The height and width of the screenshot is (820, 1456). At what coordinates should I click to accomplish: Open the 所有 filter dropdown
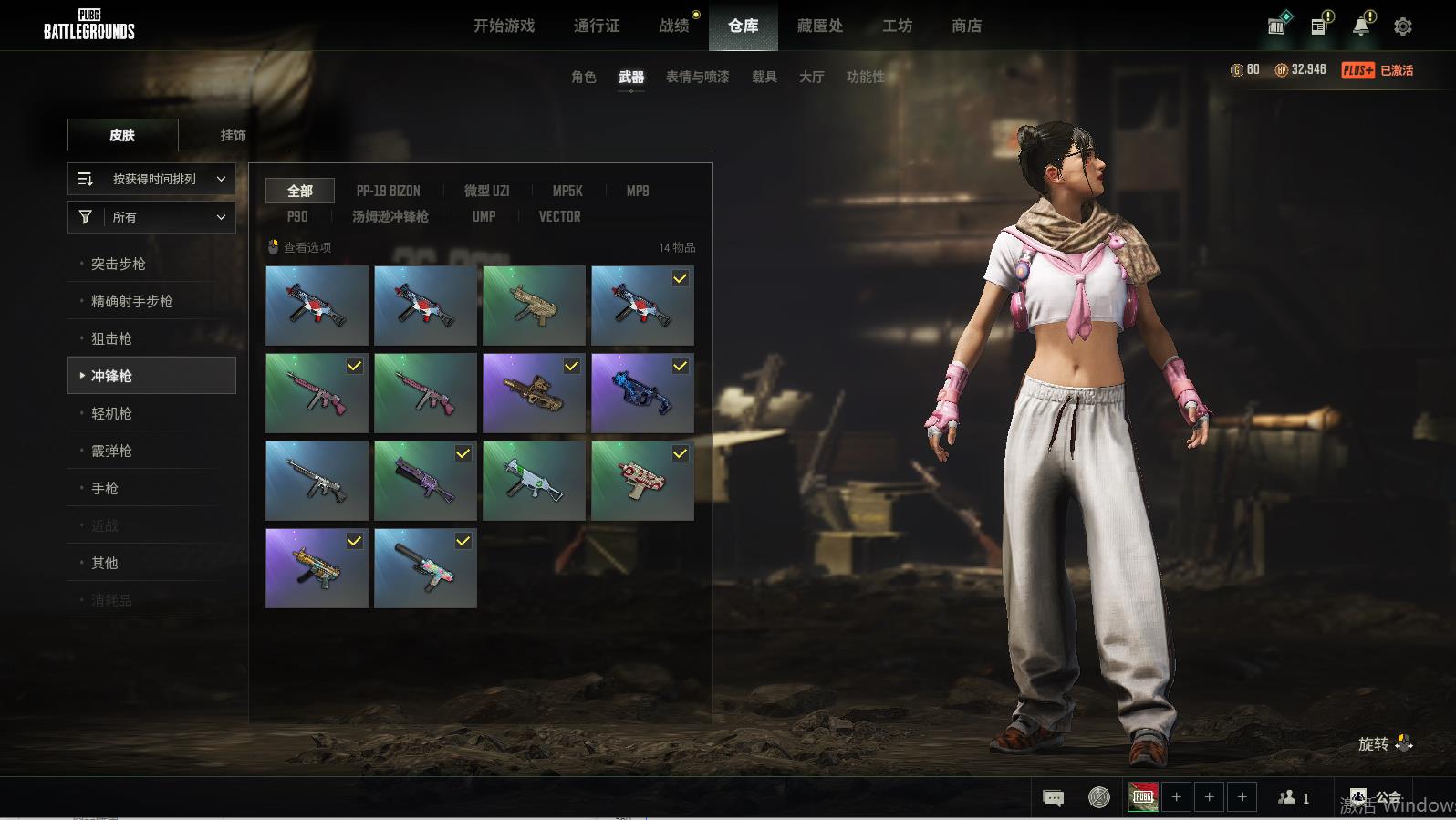151,217
